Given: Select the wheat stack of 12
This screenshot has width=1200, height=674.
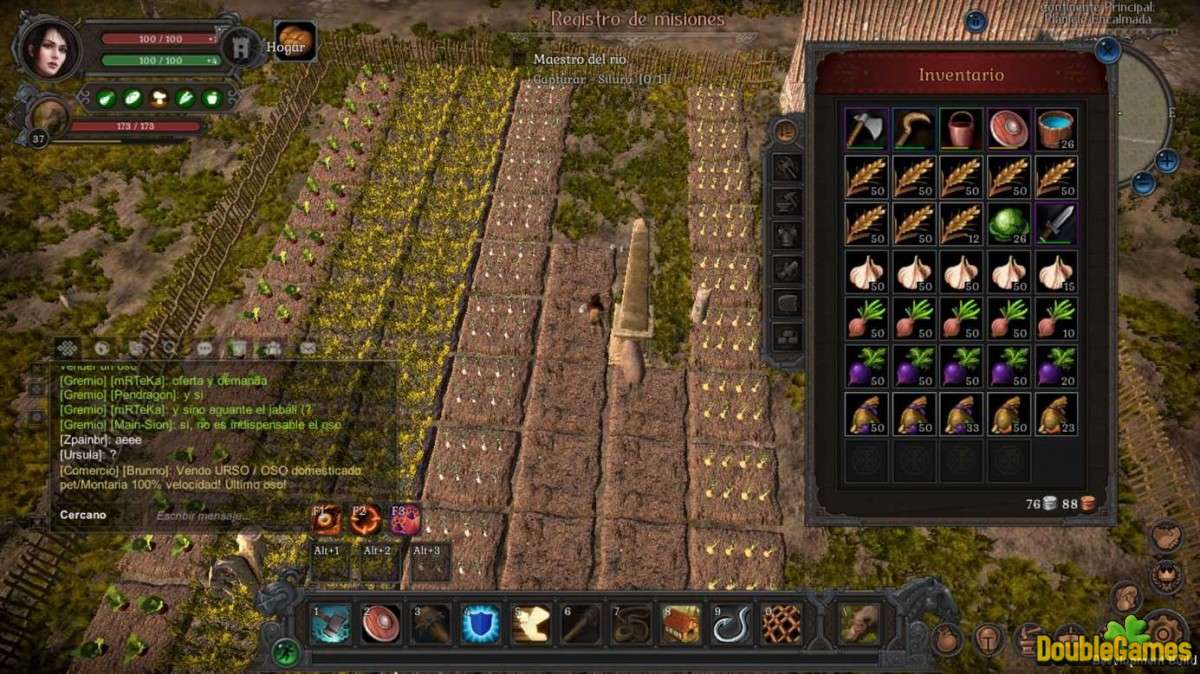Looking at the screenshot, I should [960, 223].
